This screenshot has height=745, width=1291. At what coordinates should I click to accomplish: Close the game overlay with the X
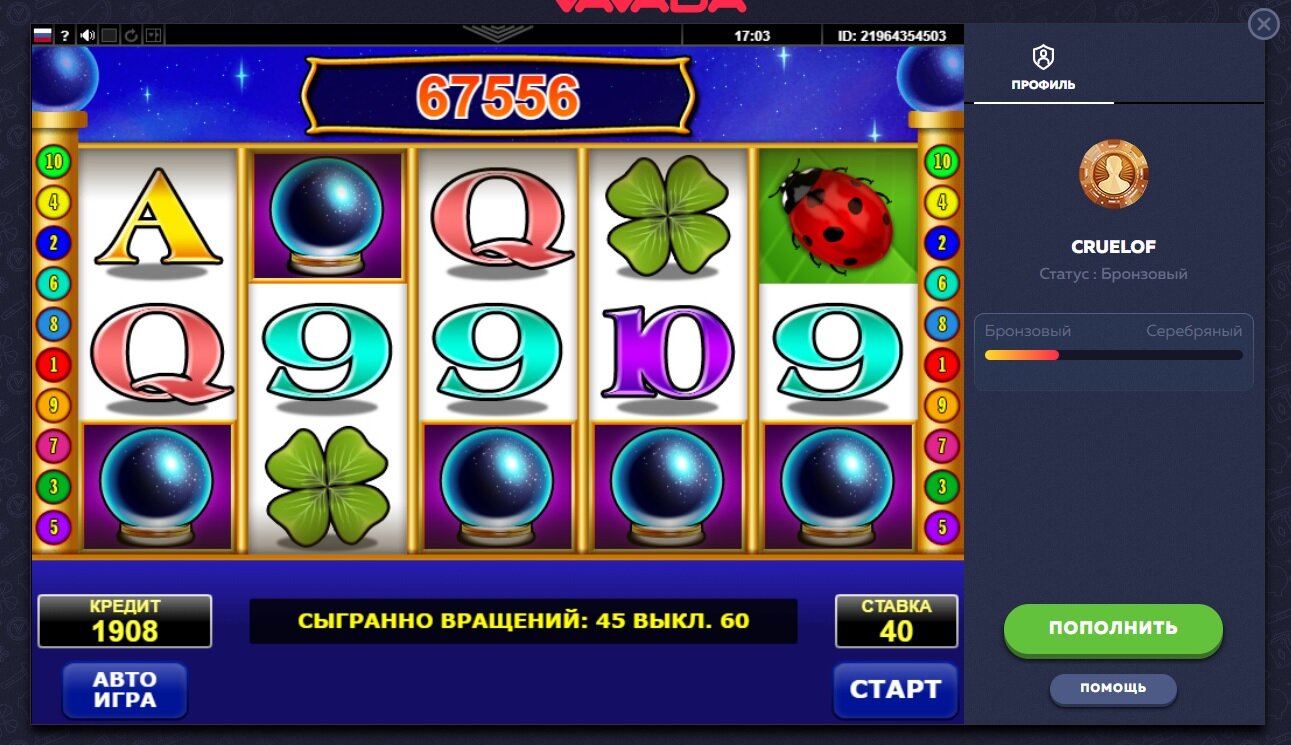coord(1264,24)
